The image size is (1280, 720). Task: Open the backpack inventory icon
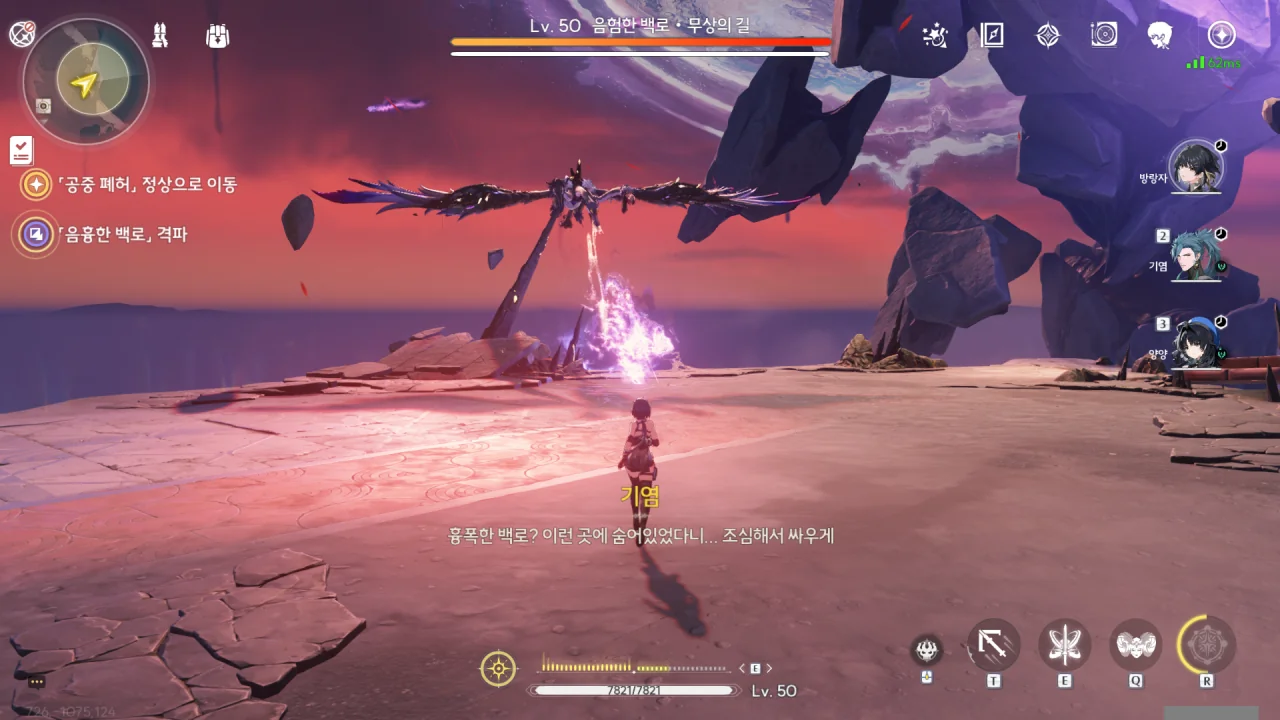(217, 35)
